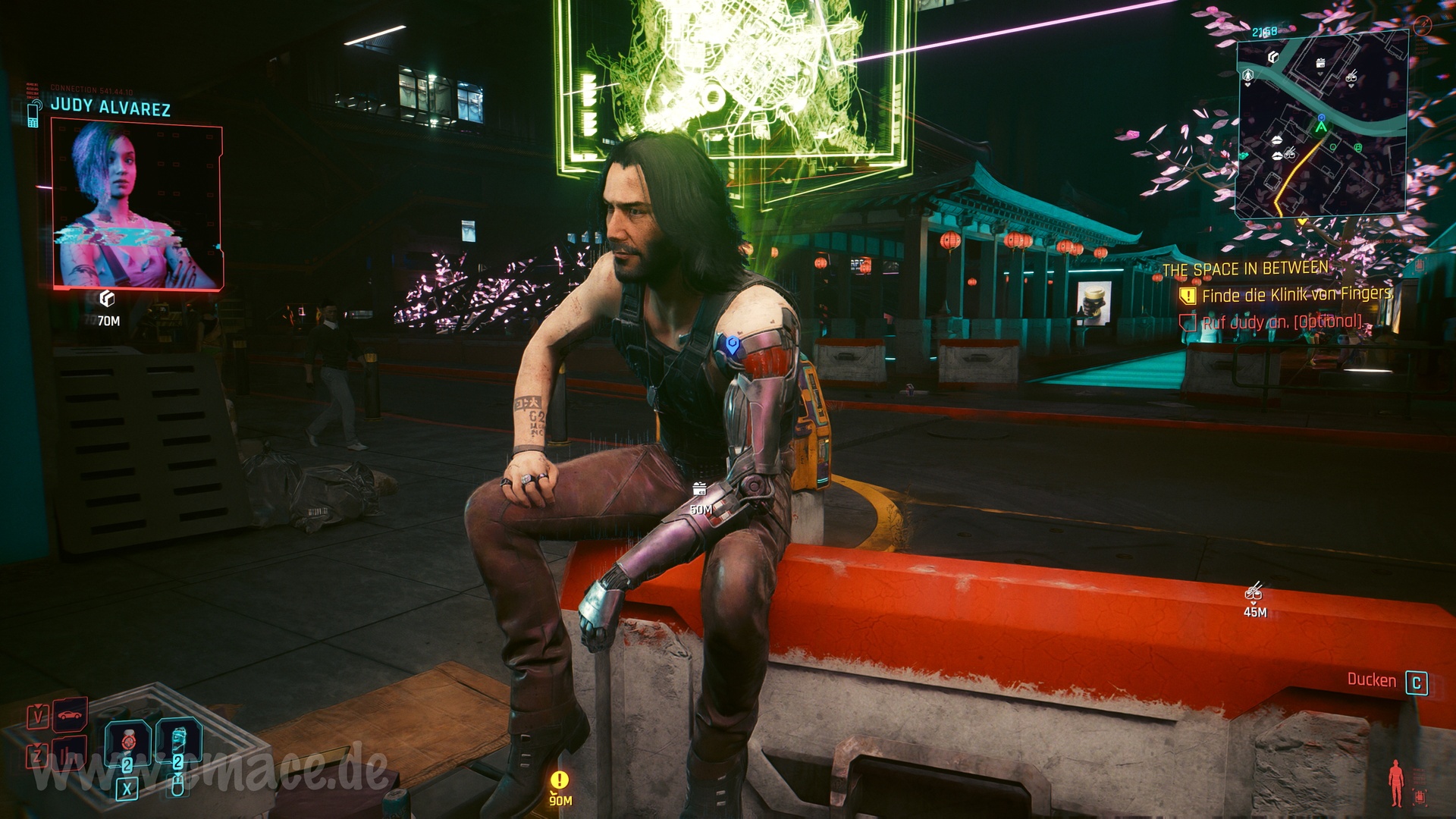Click the green player arrow on minimap
The width and height of the screenshot is (1456, 819).
click(x=1321, y=128)
